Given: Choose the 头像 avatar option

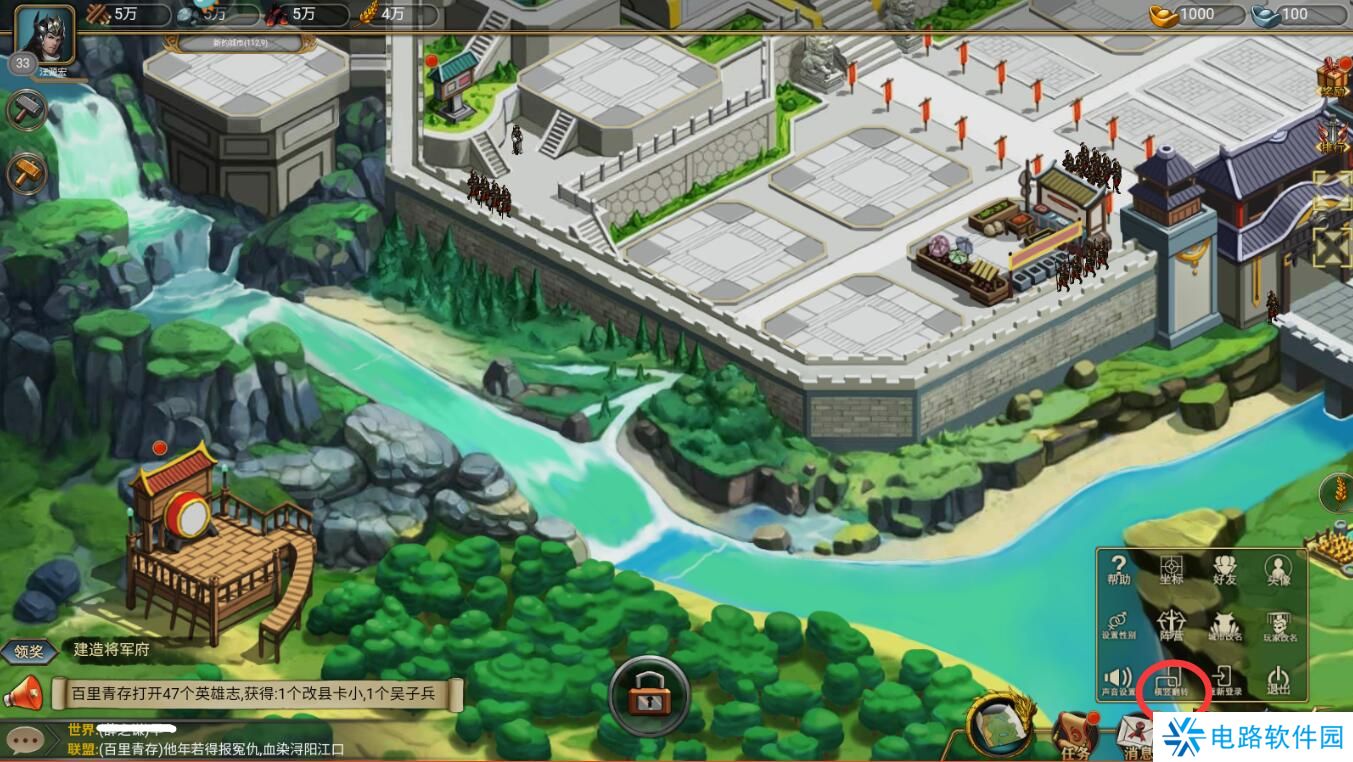Looking at the screenshot, I should (1278, 571).
